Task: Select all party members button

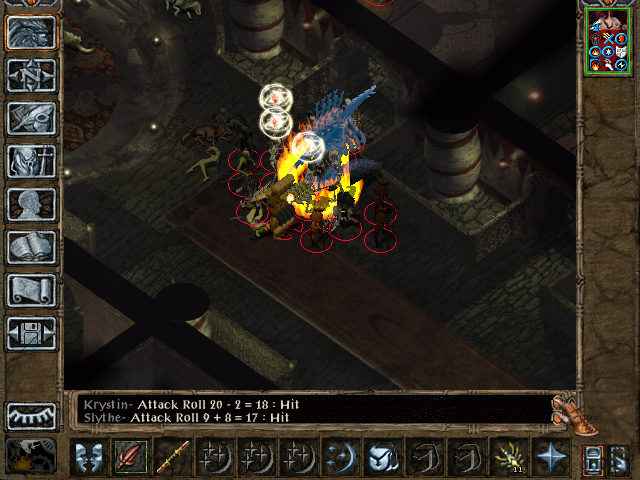Action: (x=592, y=457)
